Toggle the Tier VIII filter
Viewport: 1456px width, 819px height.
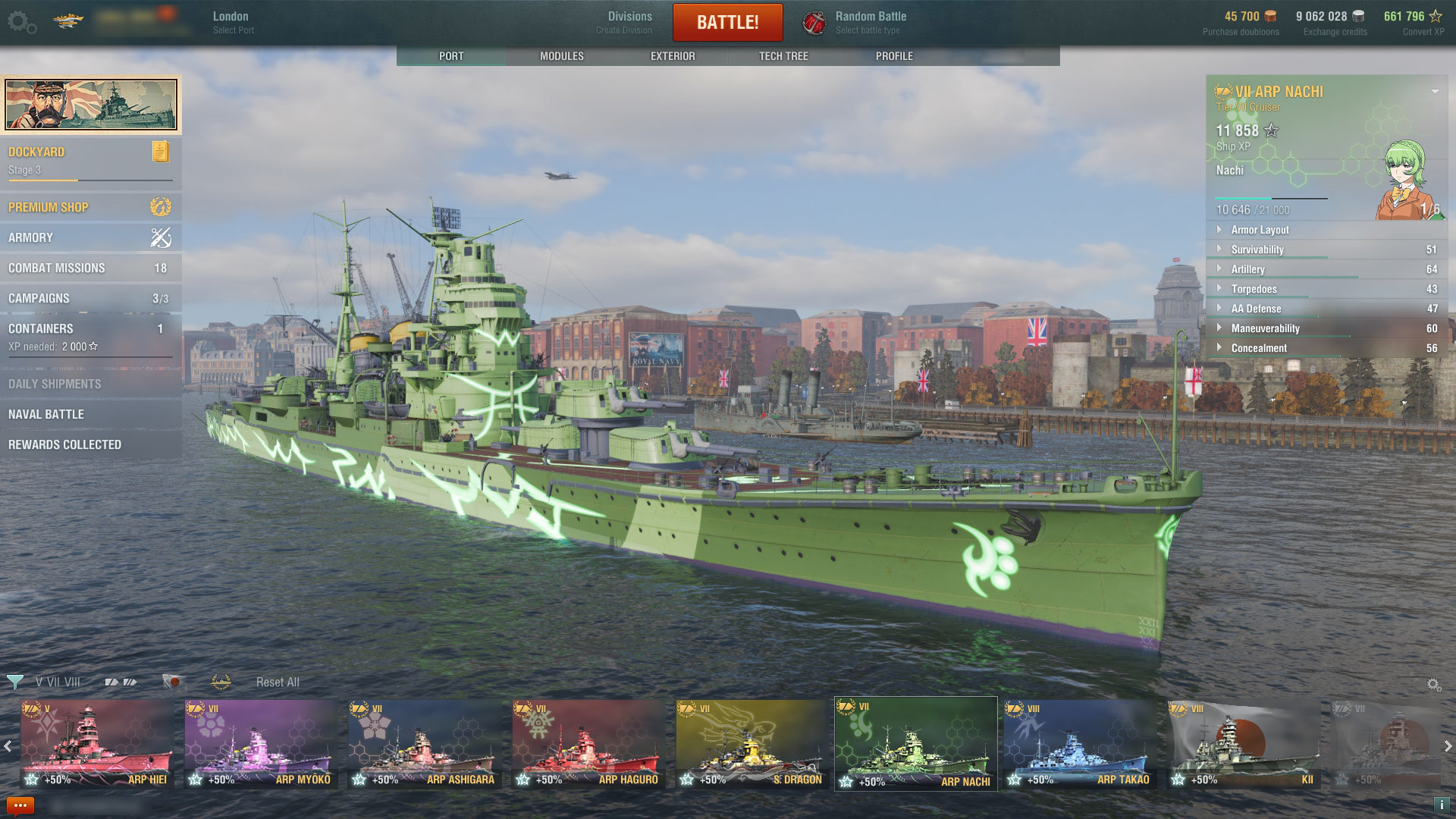(72, 682)
